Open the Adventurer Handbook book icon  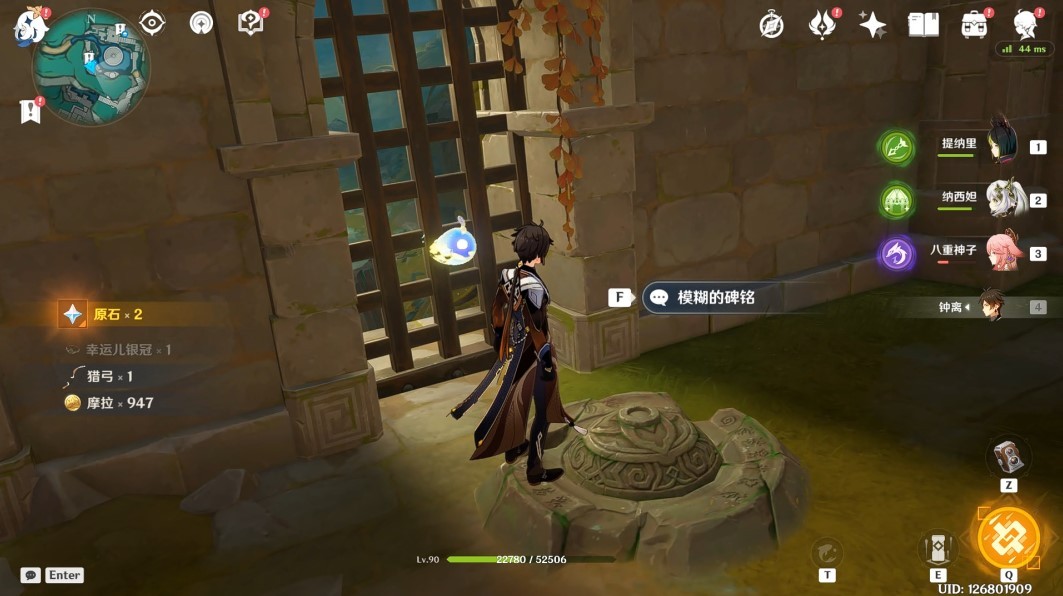(x=923, y=25)
